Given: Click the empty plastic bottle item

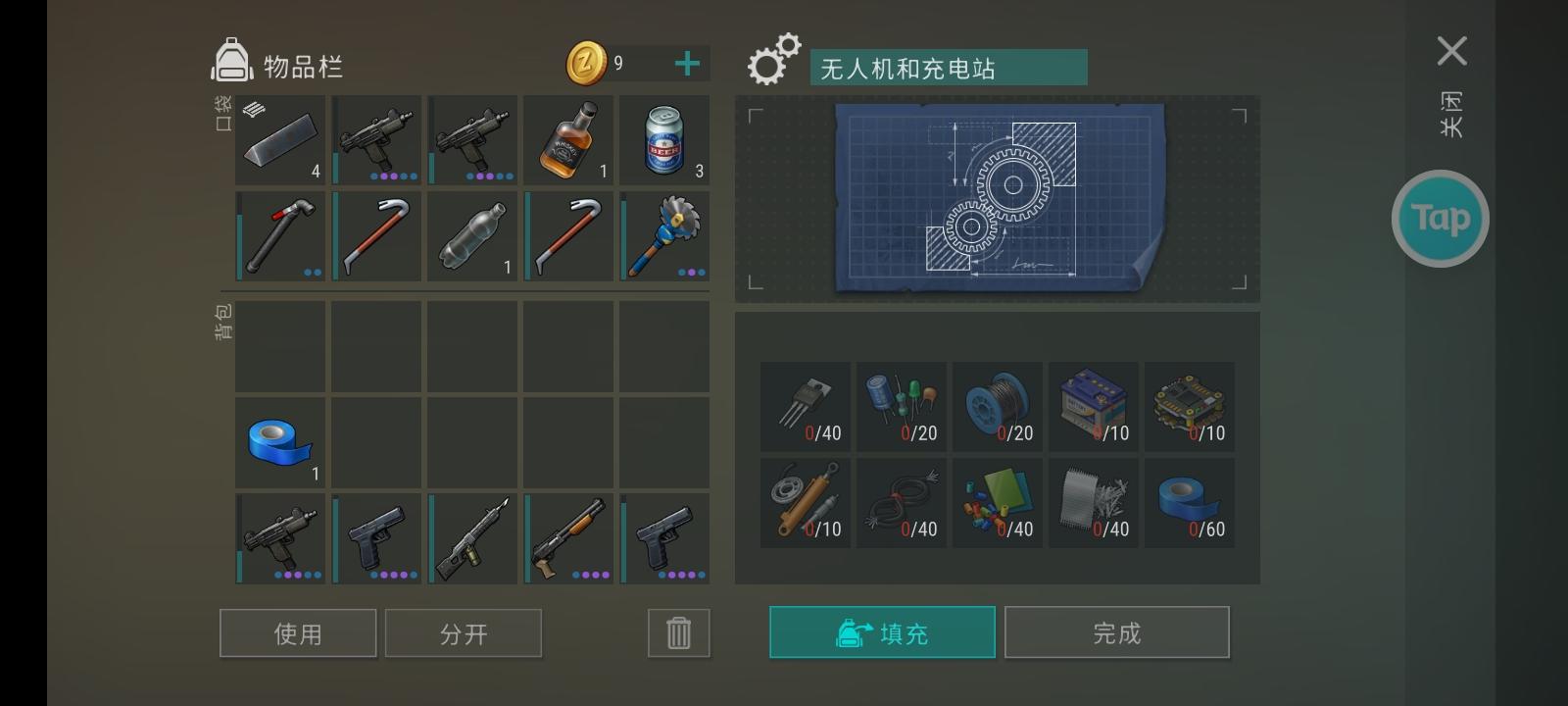Looking at the screenshot, I should [x=472, y=235].
